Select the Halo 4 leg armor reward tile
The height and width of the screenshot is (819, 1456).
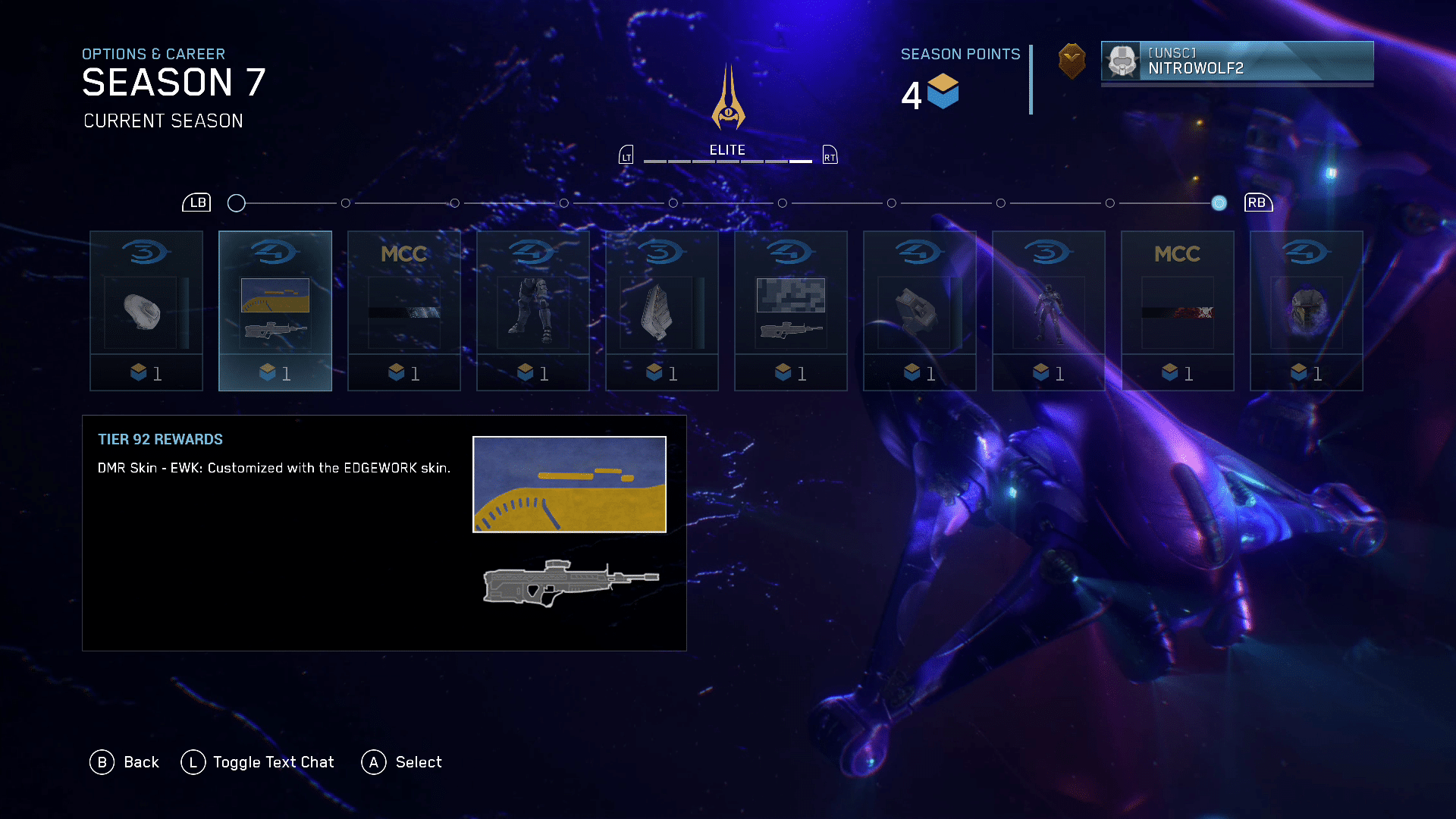tap(533, 311)
